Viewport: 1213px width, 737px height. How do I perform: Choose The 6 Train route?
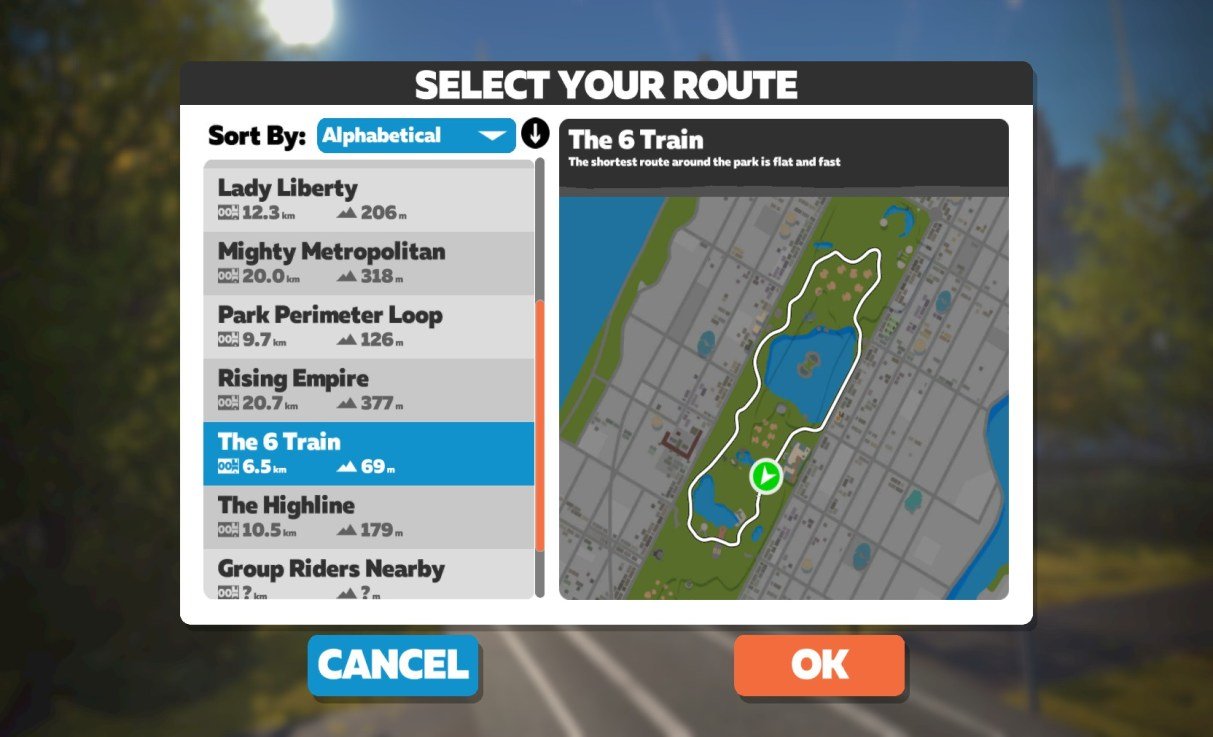tap(368, 453)
